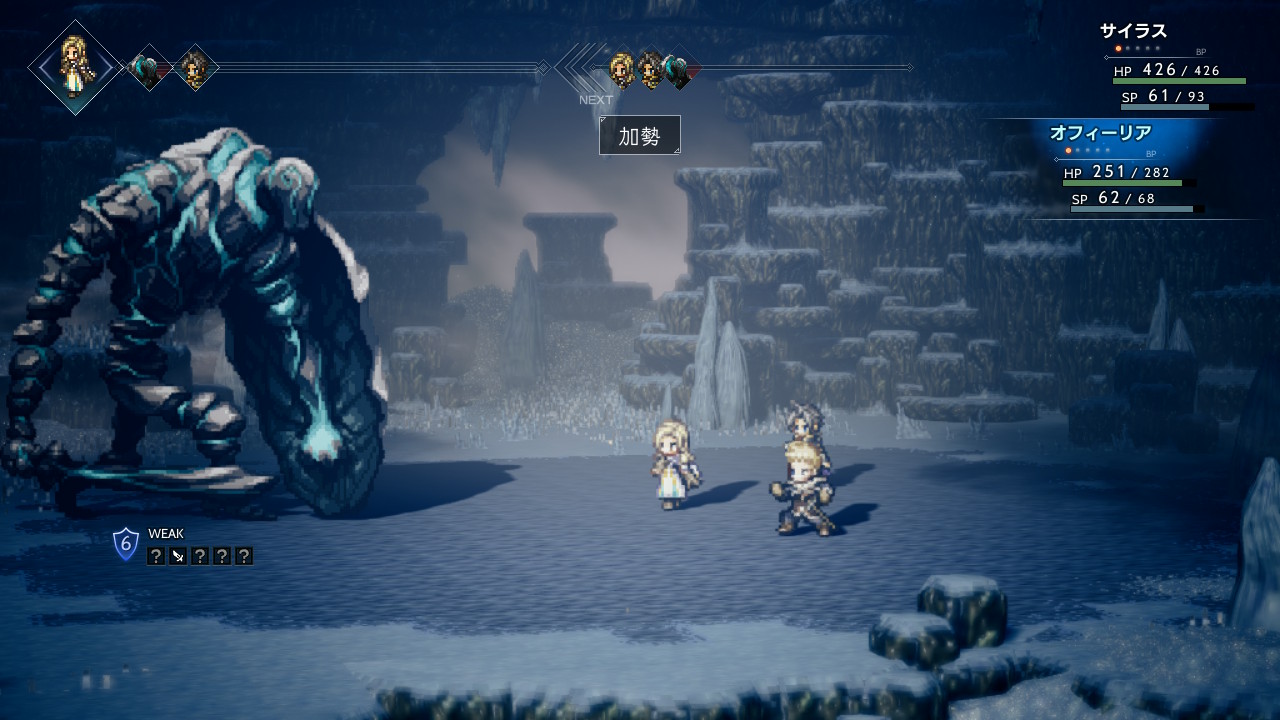
Task: Select the enemy icon in the NEXT turn order
Action: click(680, 69)
